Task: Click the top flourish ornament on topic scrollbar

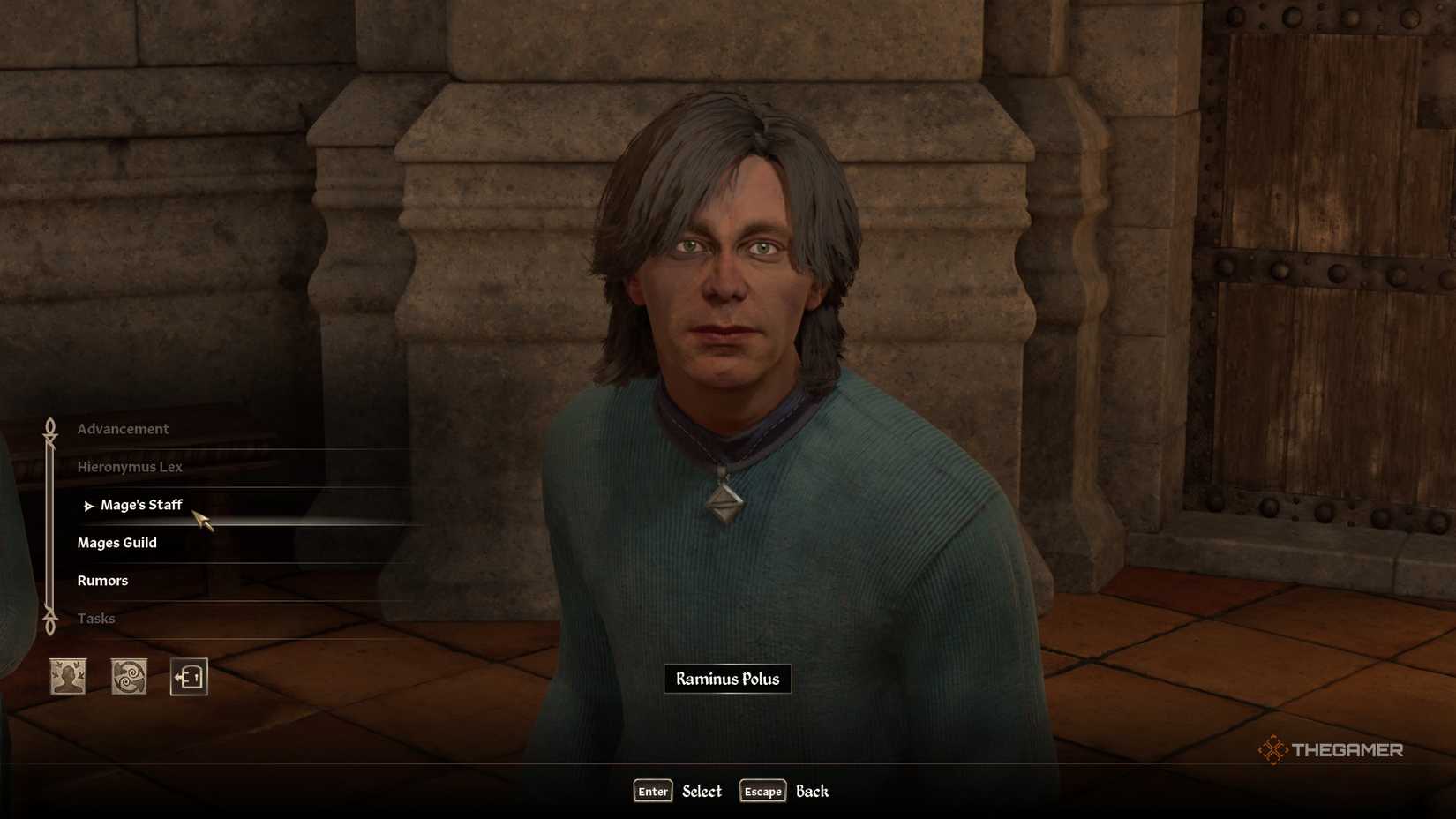Action: click(x=49, y=426)
